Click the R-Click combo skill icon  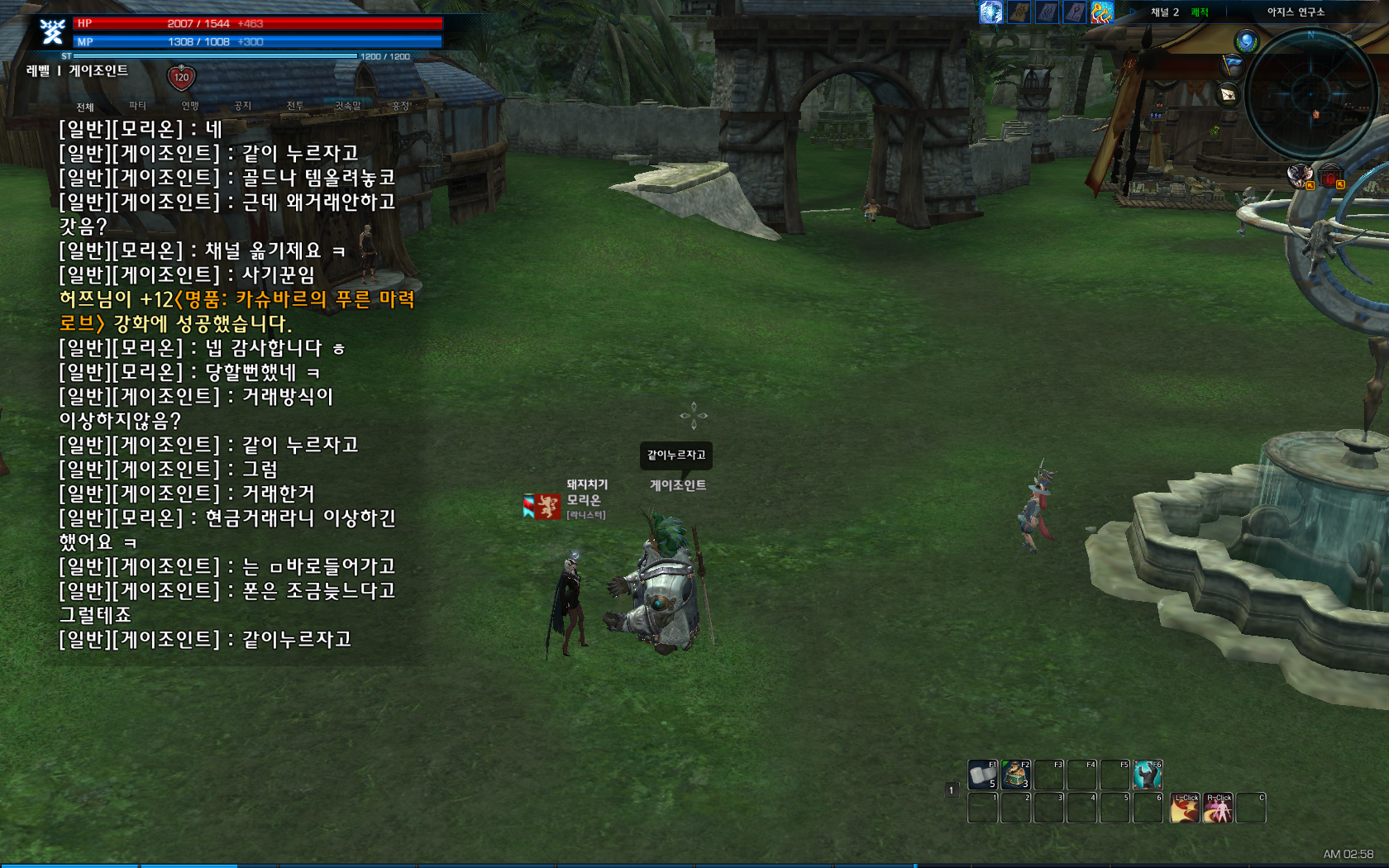coord(1218,808)
